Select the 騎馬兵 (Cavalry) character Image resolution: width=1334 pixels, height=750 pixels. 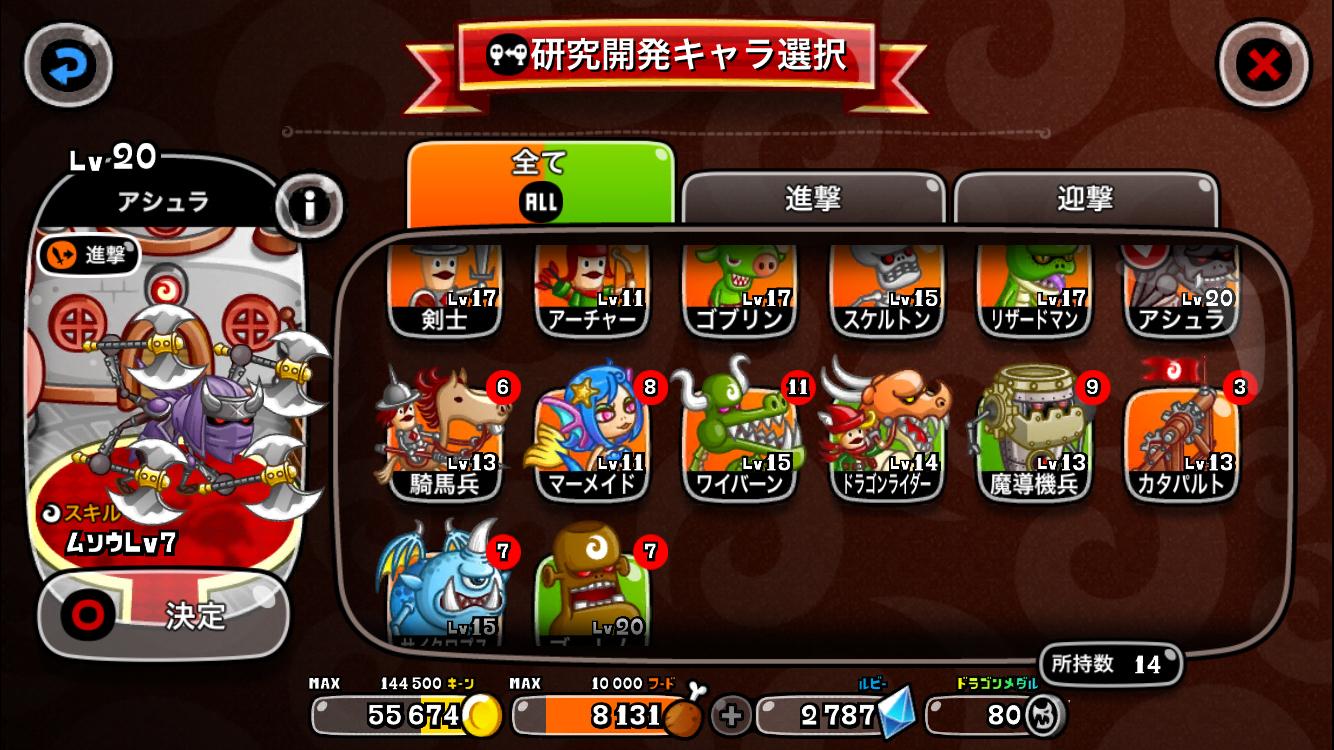tap(445, 435)
